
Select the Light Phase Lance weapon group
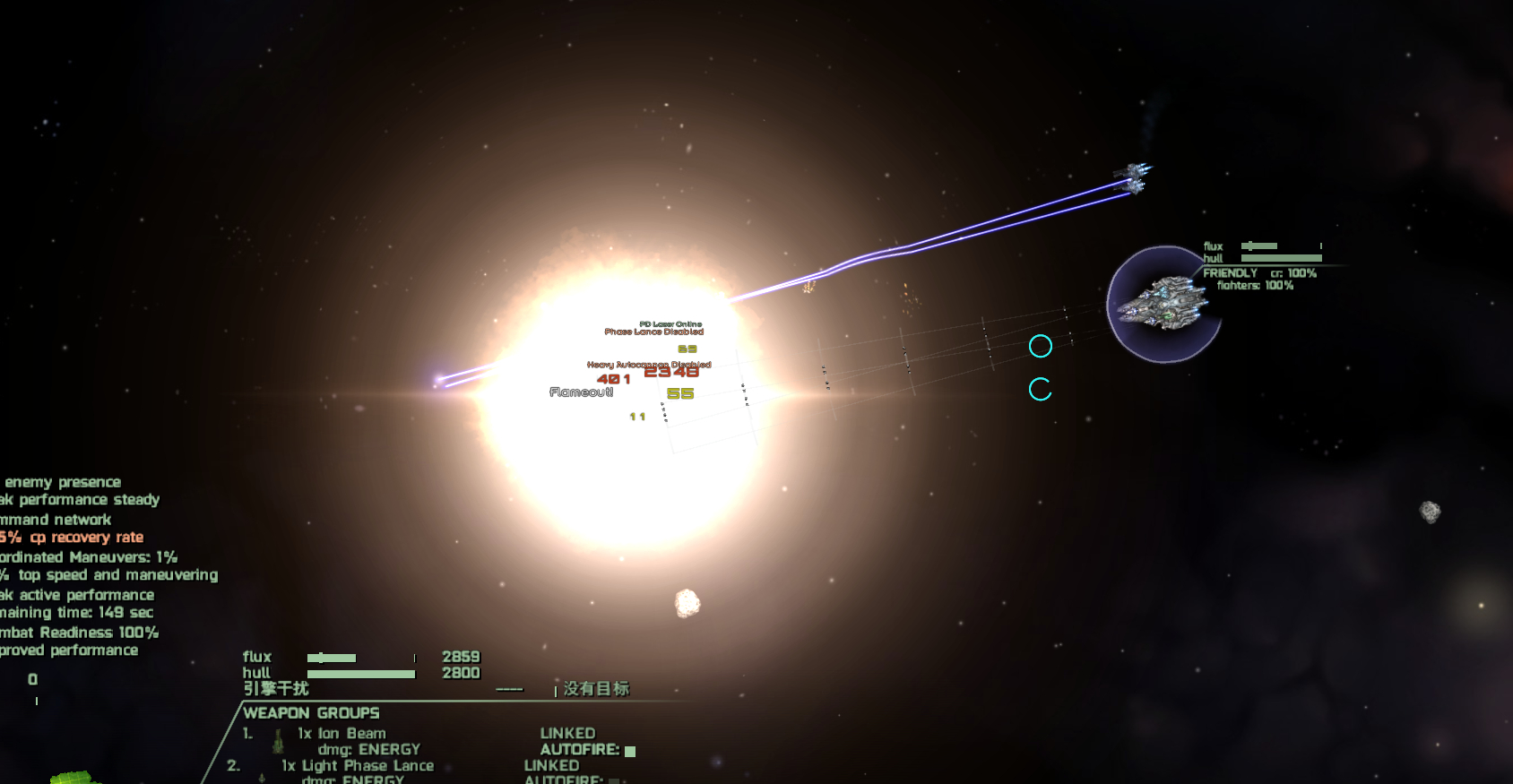click(358, 766)
